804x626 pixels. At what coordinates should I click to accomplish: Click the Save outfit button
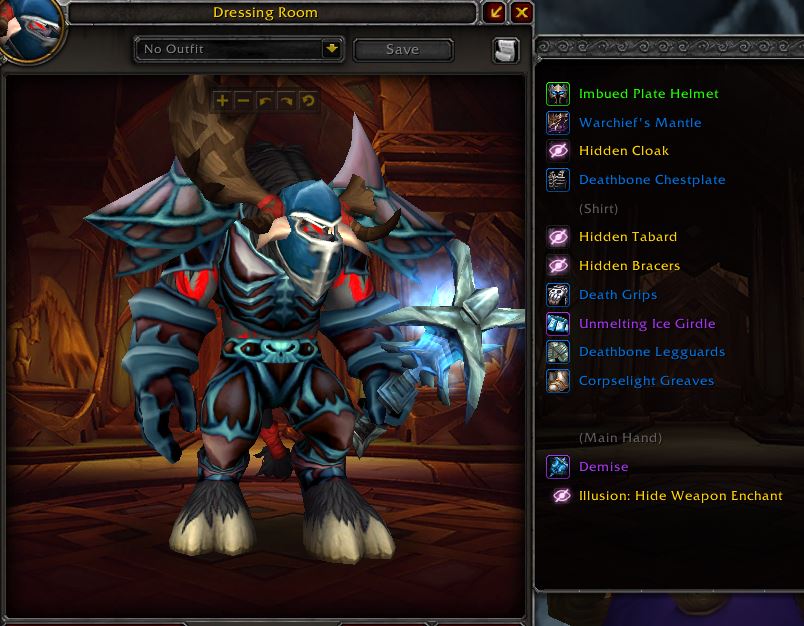(x=403, y=49)
